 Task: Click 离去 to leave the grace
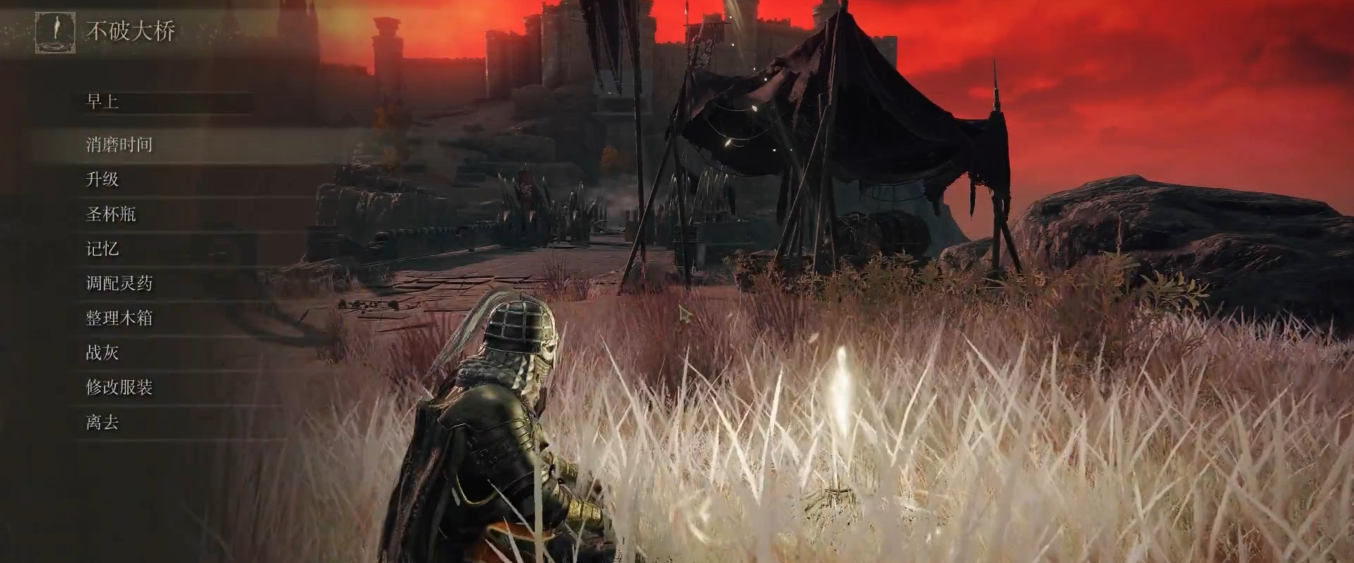tap(103, 422)
